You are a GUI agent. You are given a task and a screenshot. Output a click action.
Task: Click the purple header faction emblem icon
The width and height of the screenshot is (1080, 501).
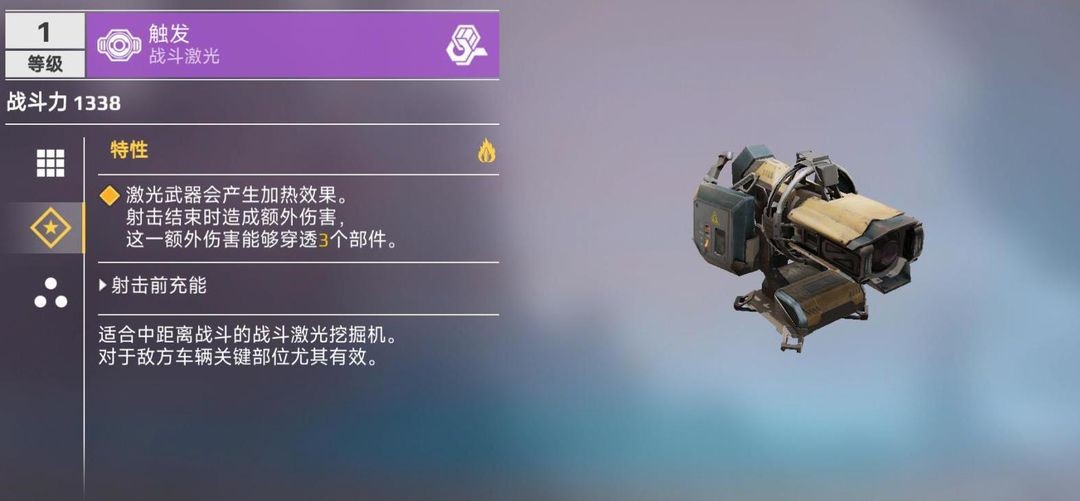click(x=466, y=44)
